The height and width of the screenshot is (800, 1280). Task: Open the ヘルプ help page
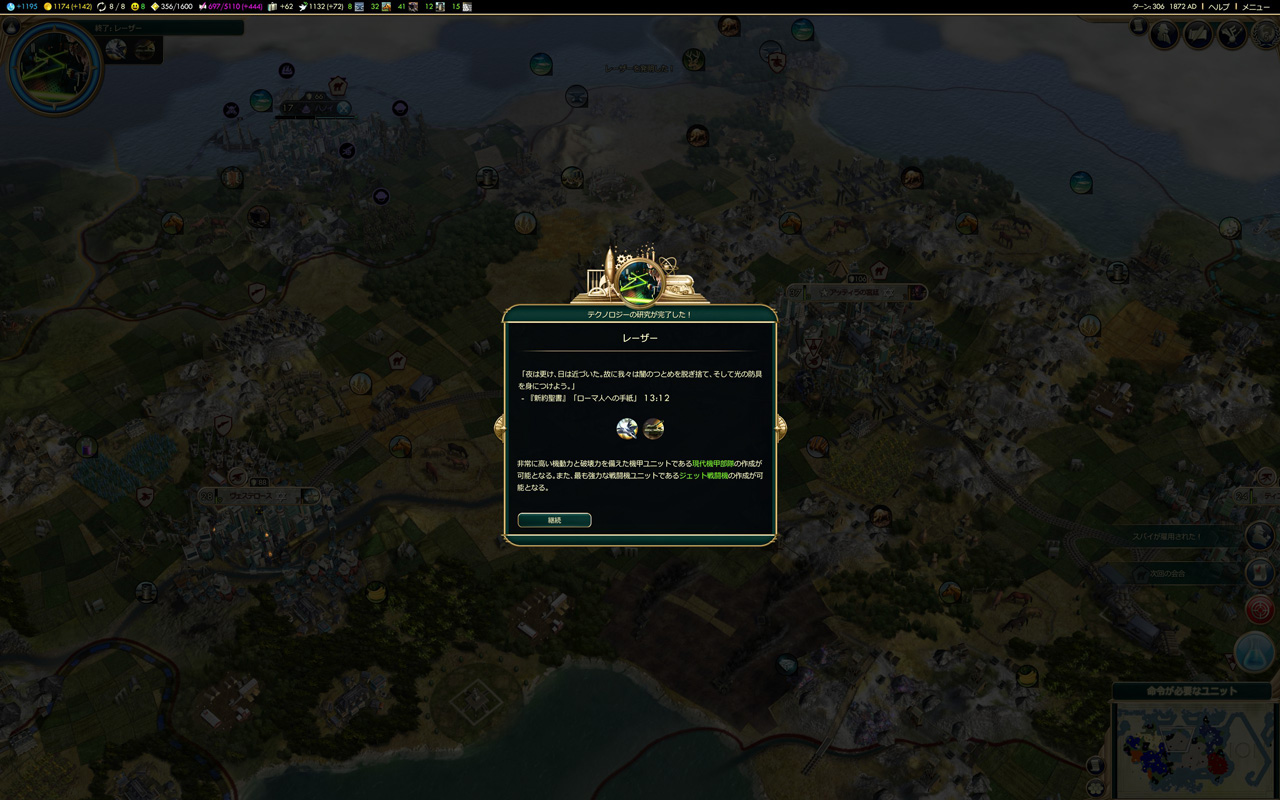1219,6
